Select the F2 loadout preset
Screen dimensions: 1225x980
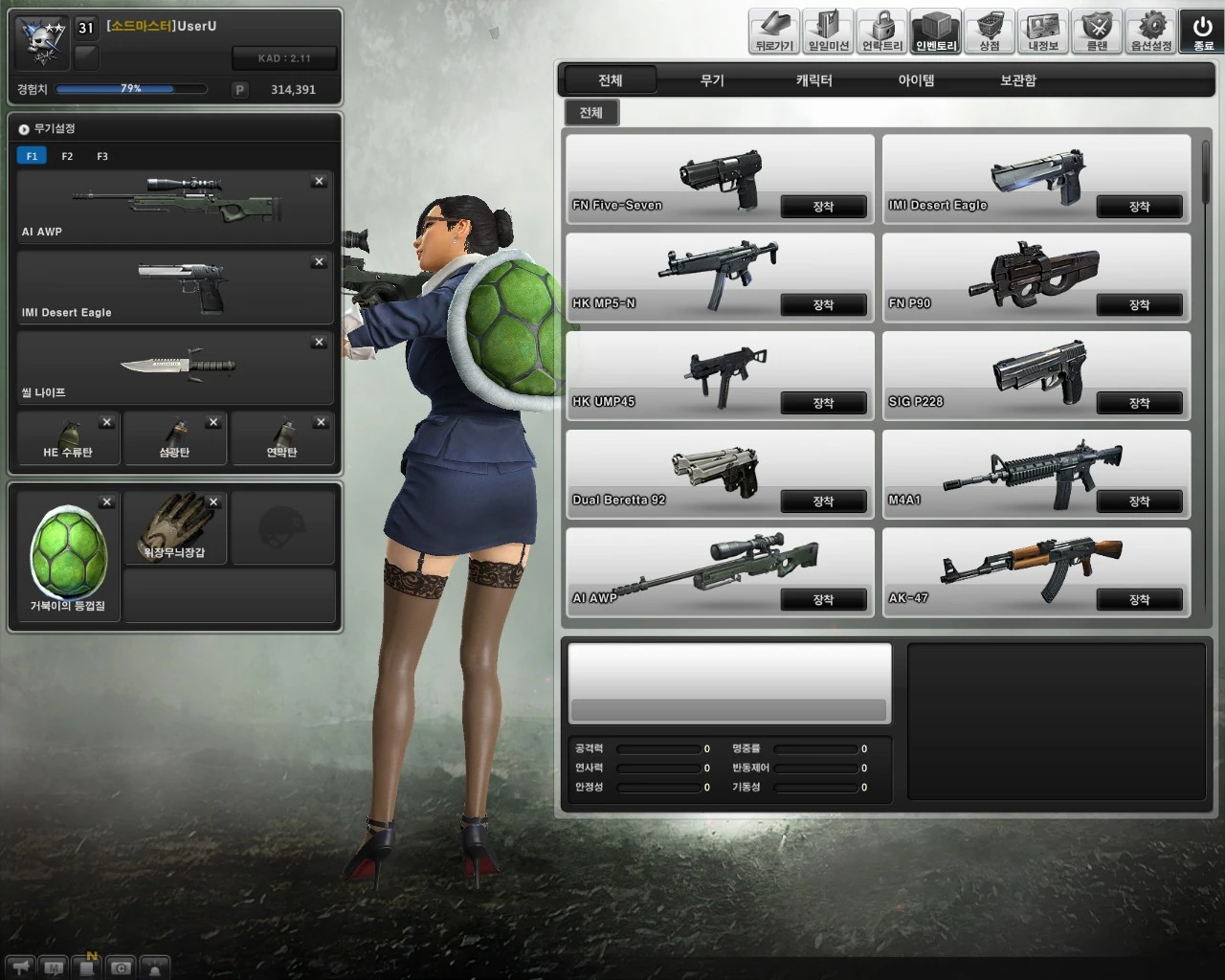66,155
